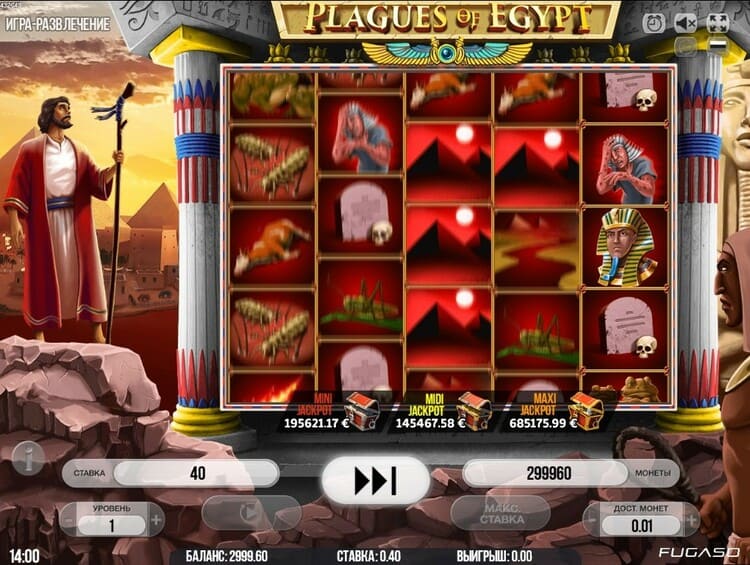The height and width of the screenshot is (565, 750).
Task: Open the alarm clock timer settings
Action: click(x=654, y=22)
